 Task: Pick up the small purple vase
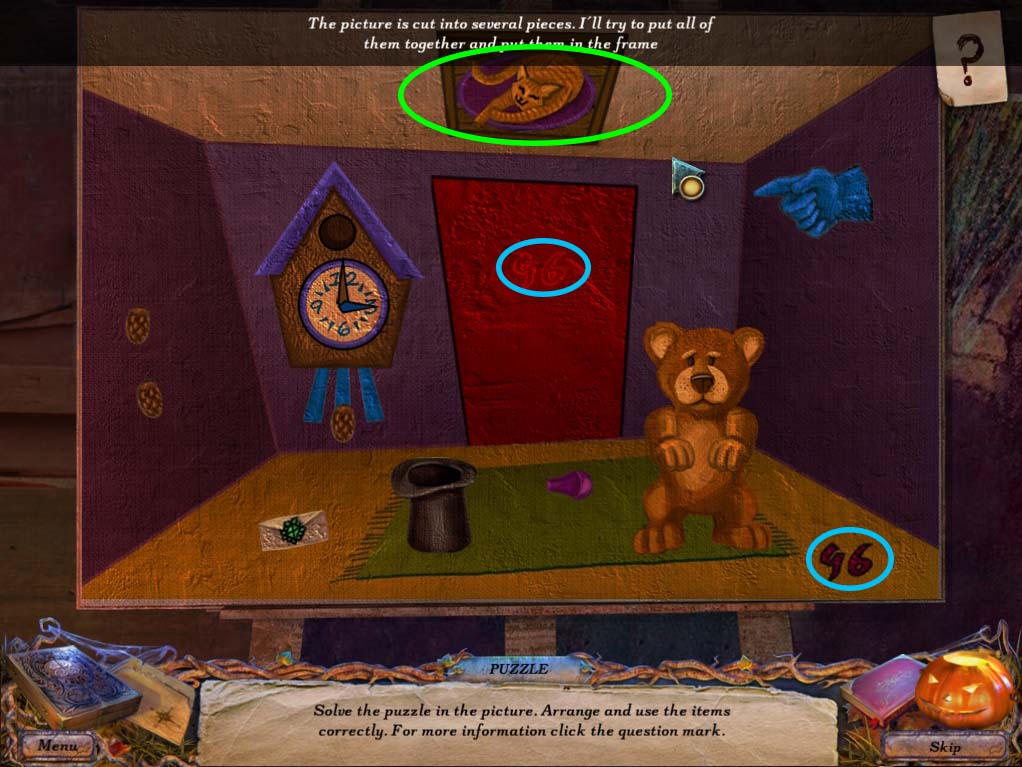pos(570,485)
